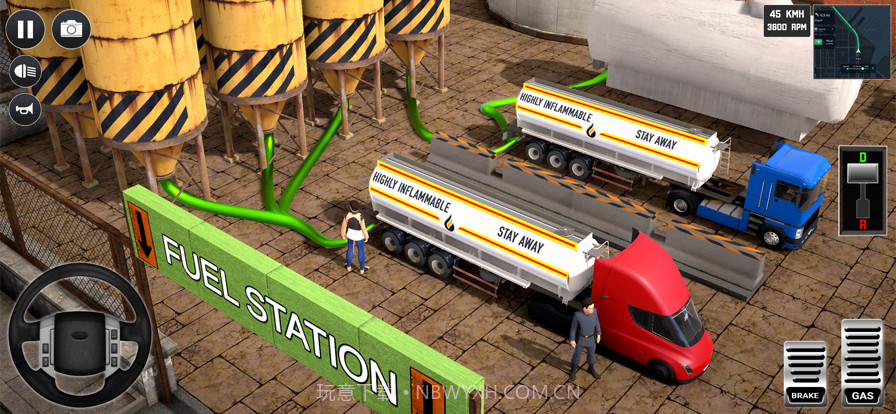Toggle the truck headlights
This screenshot has width=896, height=414.
[25, 71]
